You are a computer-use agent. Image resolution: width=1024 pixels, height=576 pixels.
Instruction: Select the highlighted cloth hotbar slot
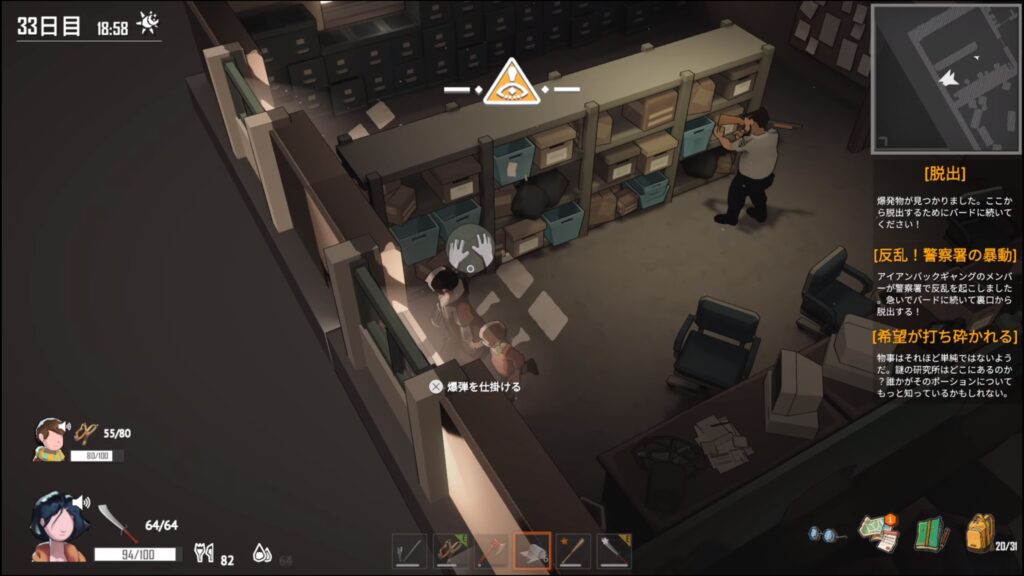click(x=533, y=551)
